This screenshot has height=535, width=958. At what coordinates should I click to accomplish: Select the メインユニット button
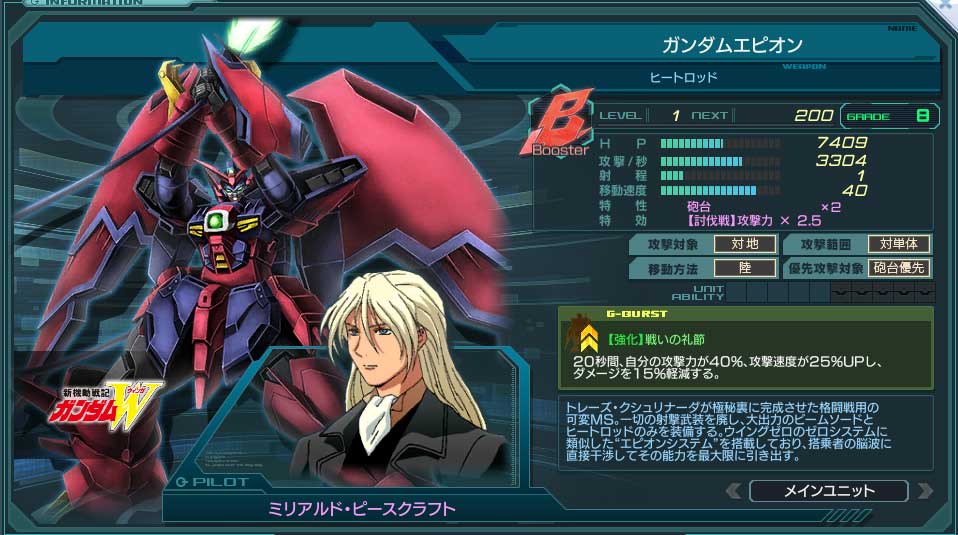[828, 491]
